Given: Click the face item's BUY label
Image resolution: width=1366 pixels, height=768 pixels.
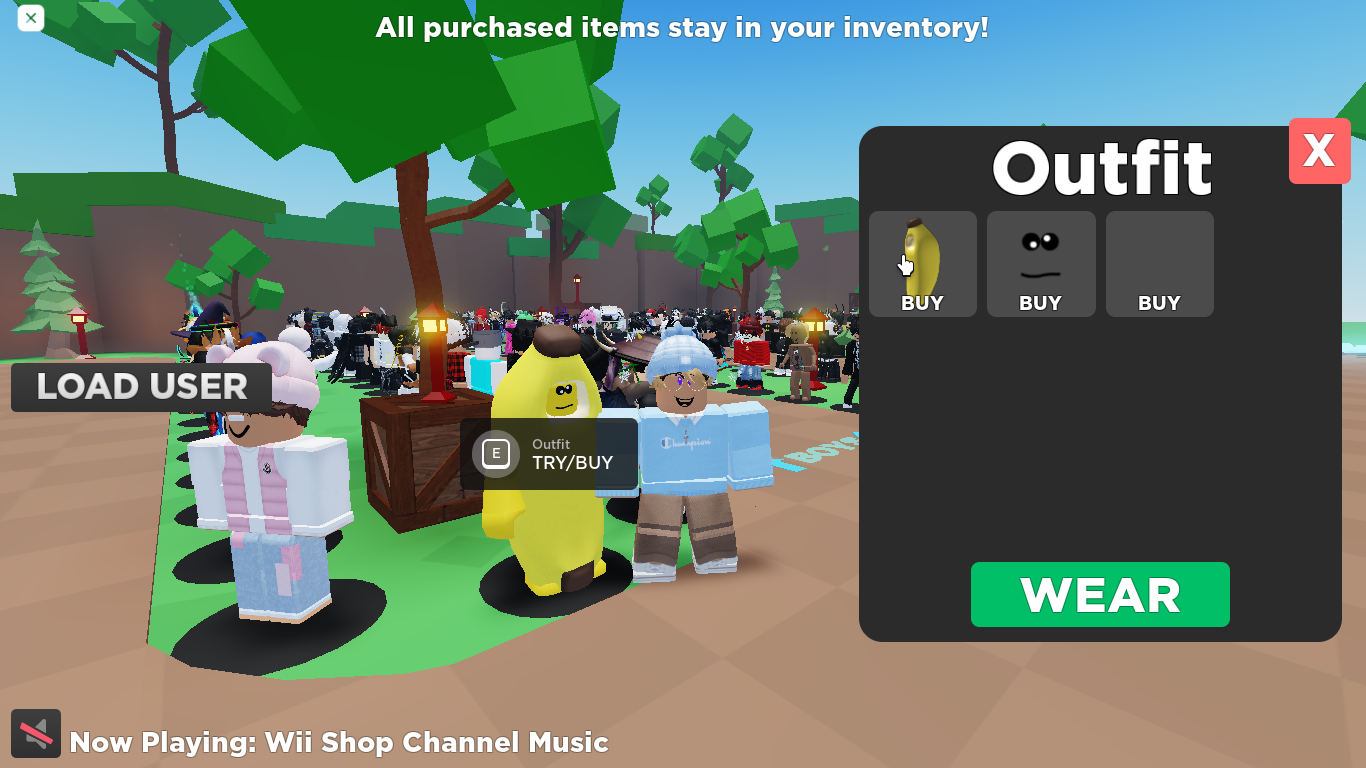Looking at the screenshot, I should point(1040,302).
